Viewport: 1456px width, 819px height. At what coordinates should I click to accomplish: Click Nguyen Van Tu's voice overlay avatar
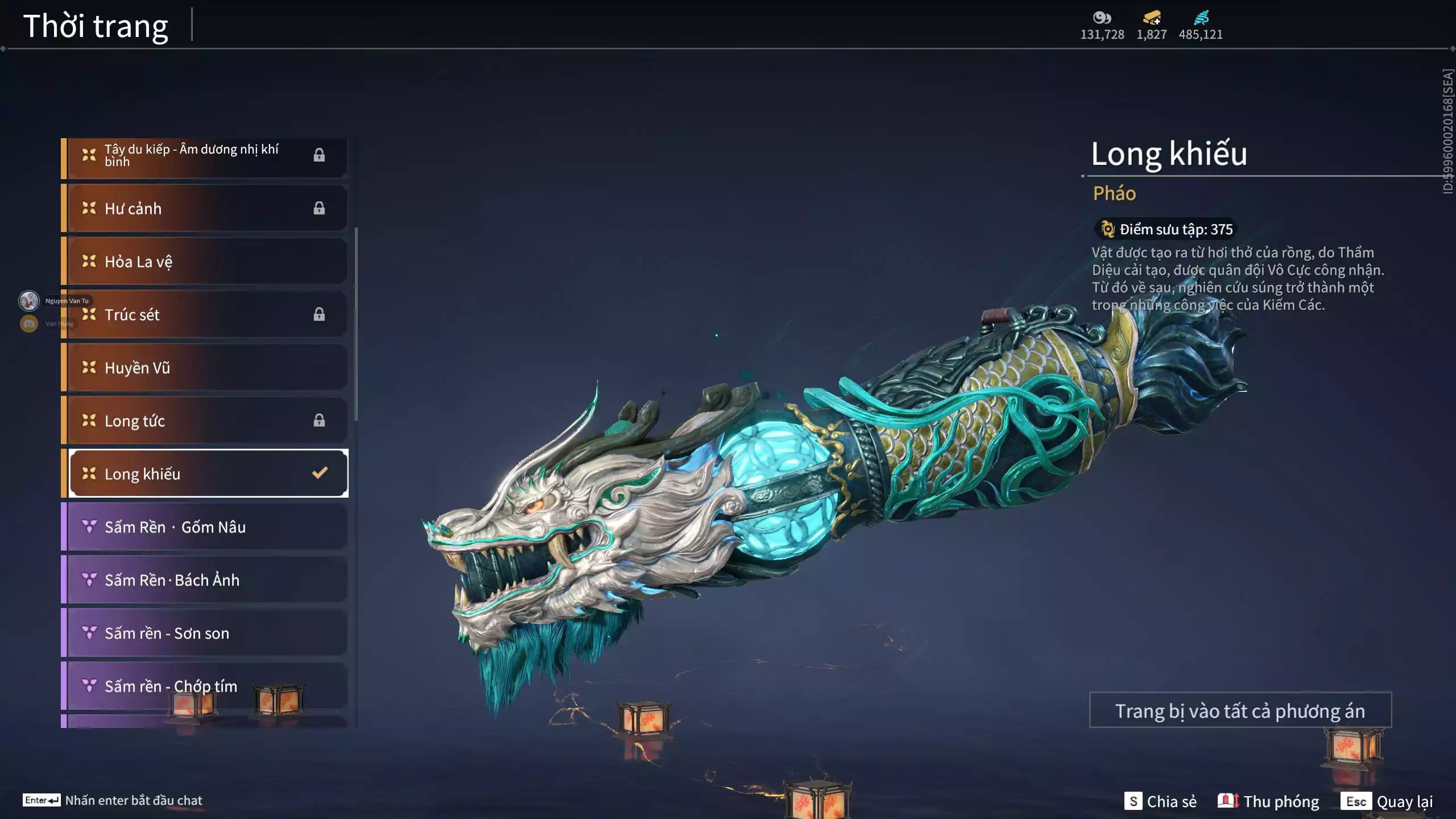[x=29, y=300]
